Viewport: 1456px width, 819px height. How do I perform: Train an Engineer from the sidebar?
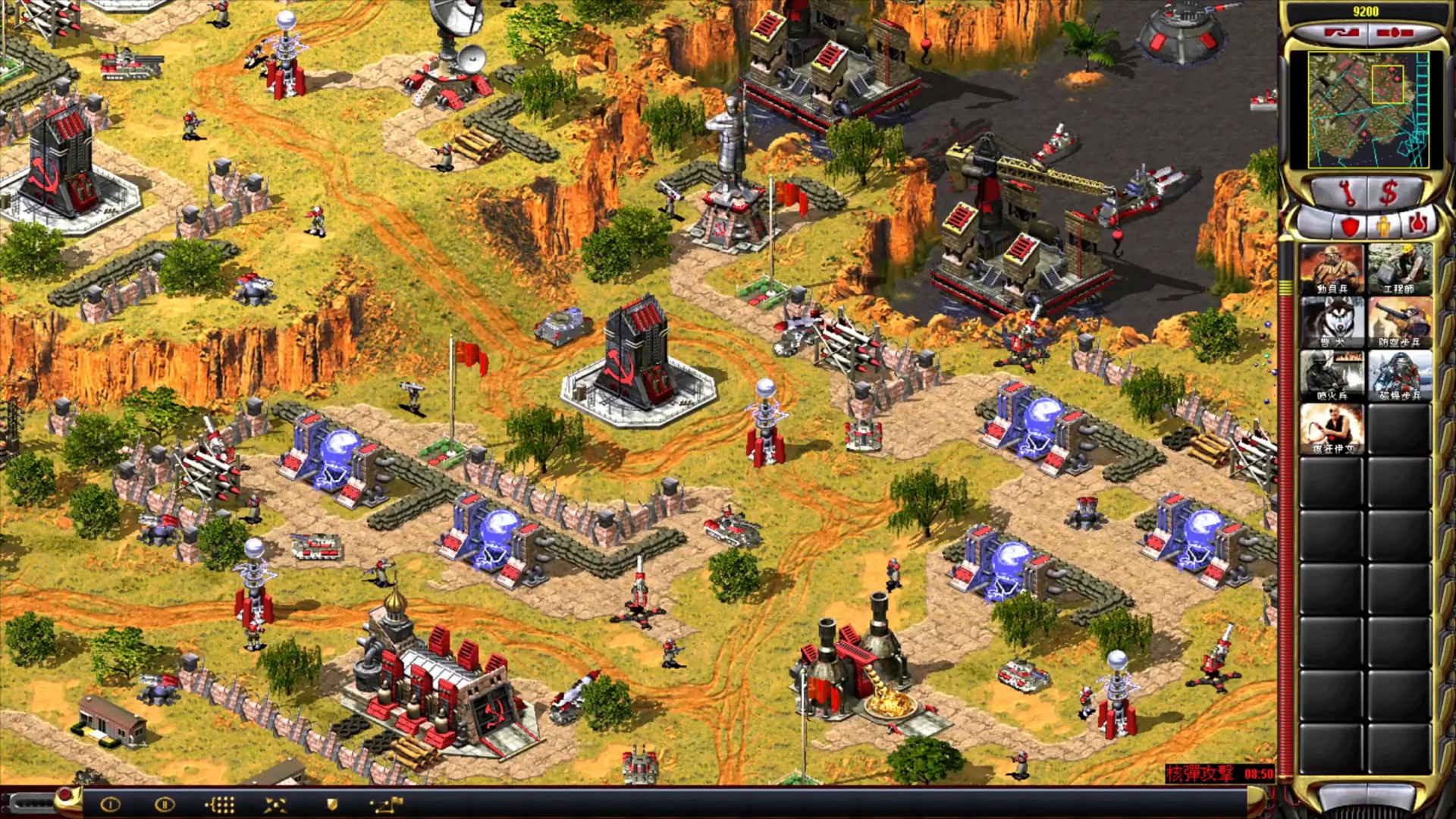point(1400,268)
